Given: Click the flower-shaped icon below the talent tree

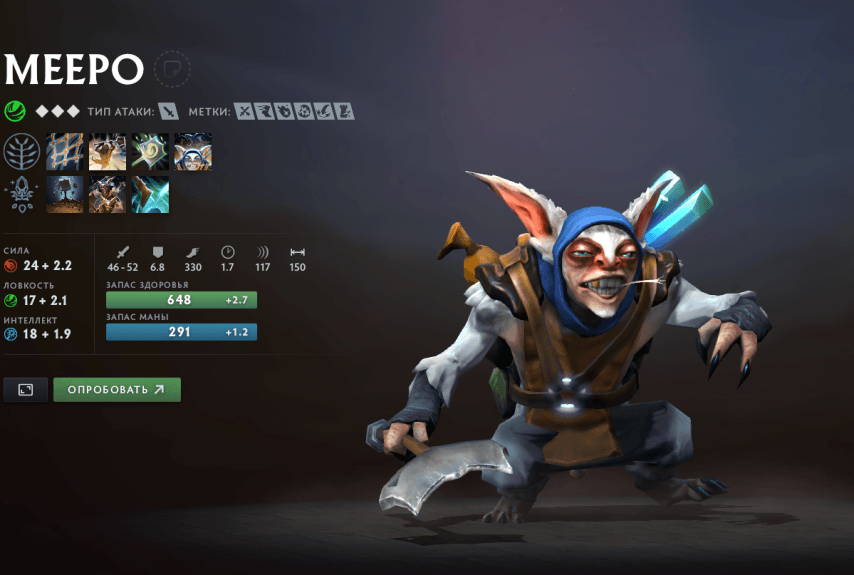Looking at the screenshot, I should tap(22, 192).
